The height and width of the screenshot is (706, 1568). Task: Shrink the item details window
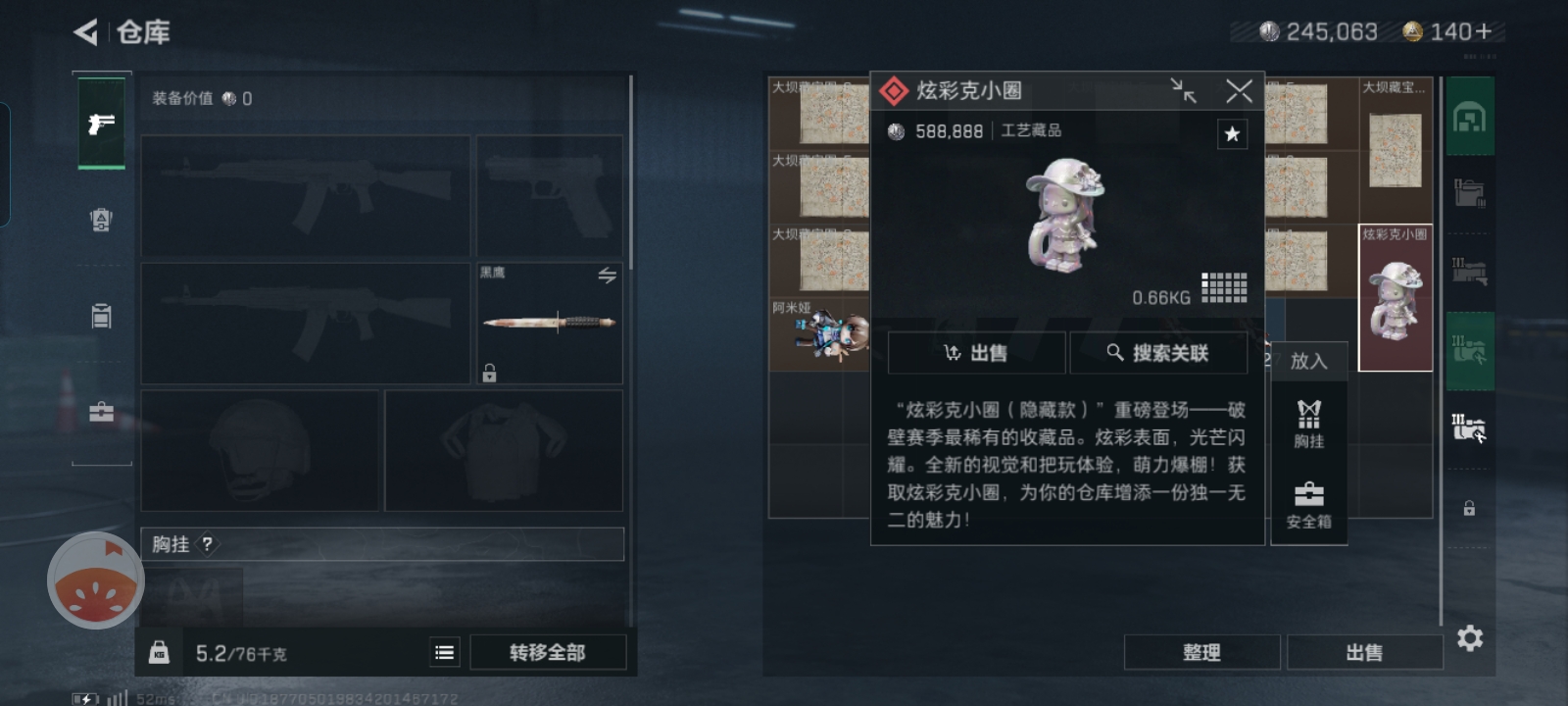pyautogui.click(x=1184, y=91)
